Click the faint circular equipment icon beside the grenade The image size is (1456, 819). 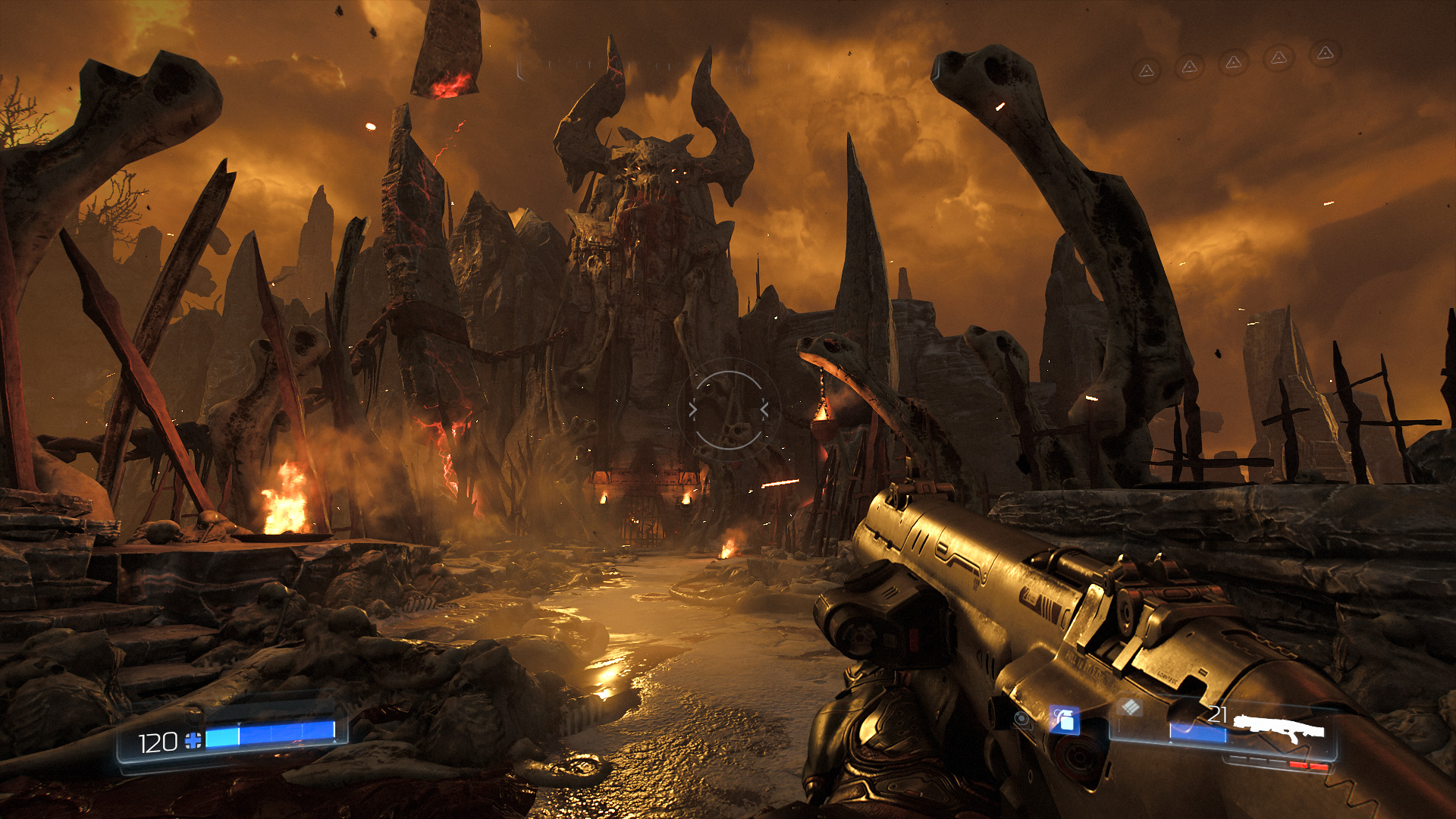pyautogui.click(x=1023, y=719)
